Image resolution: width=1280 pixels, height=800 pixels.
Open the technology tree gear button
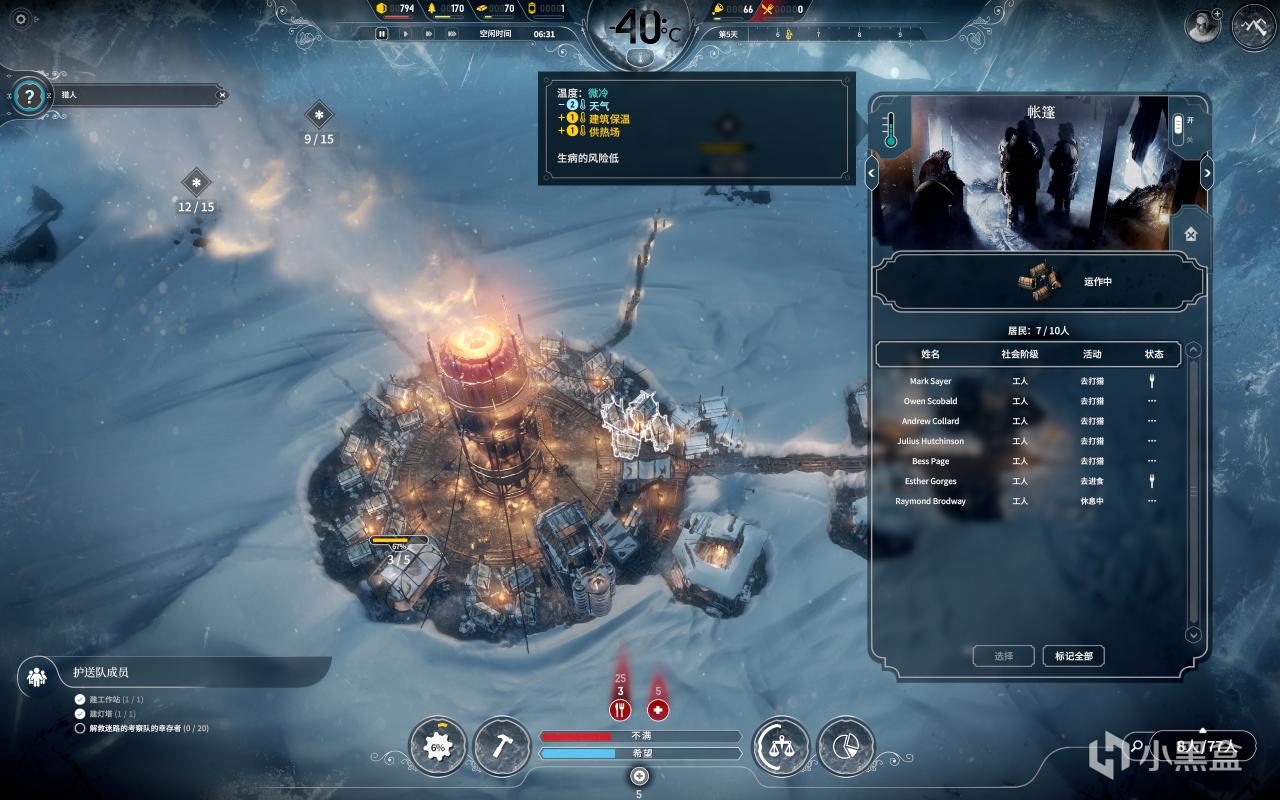tap(437, 746)
